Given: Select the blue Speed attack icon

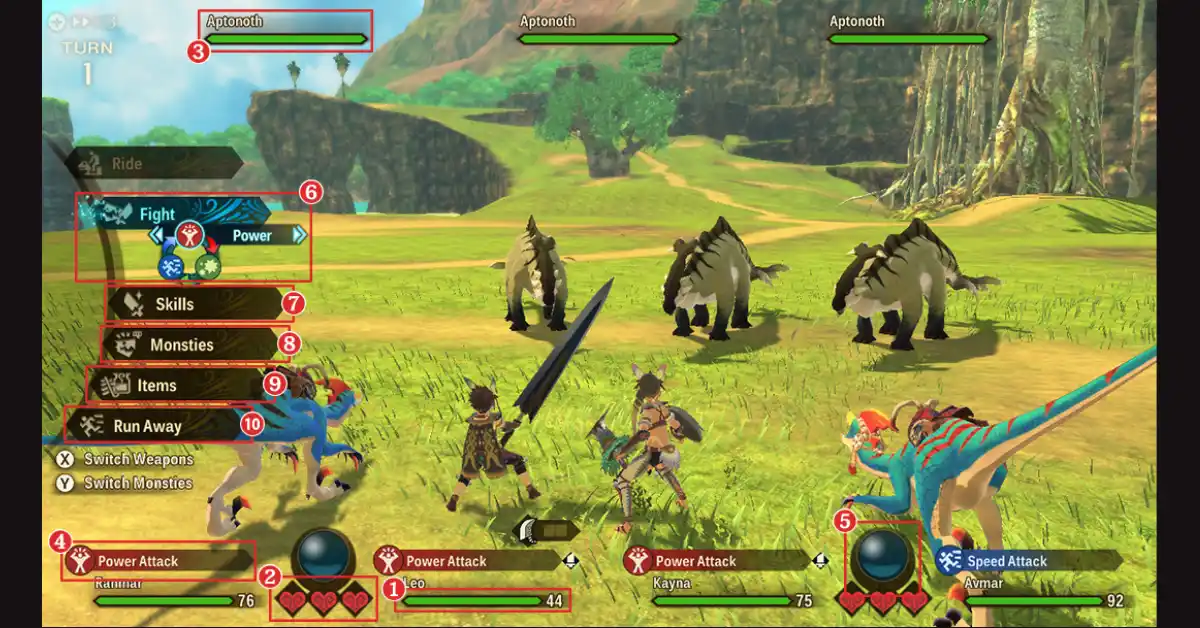Looking at the screenshot, I should (171, 267).
